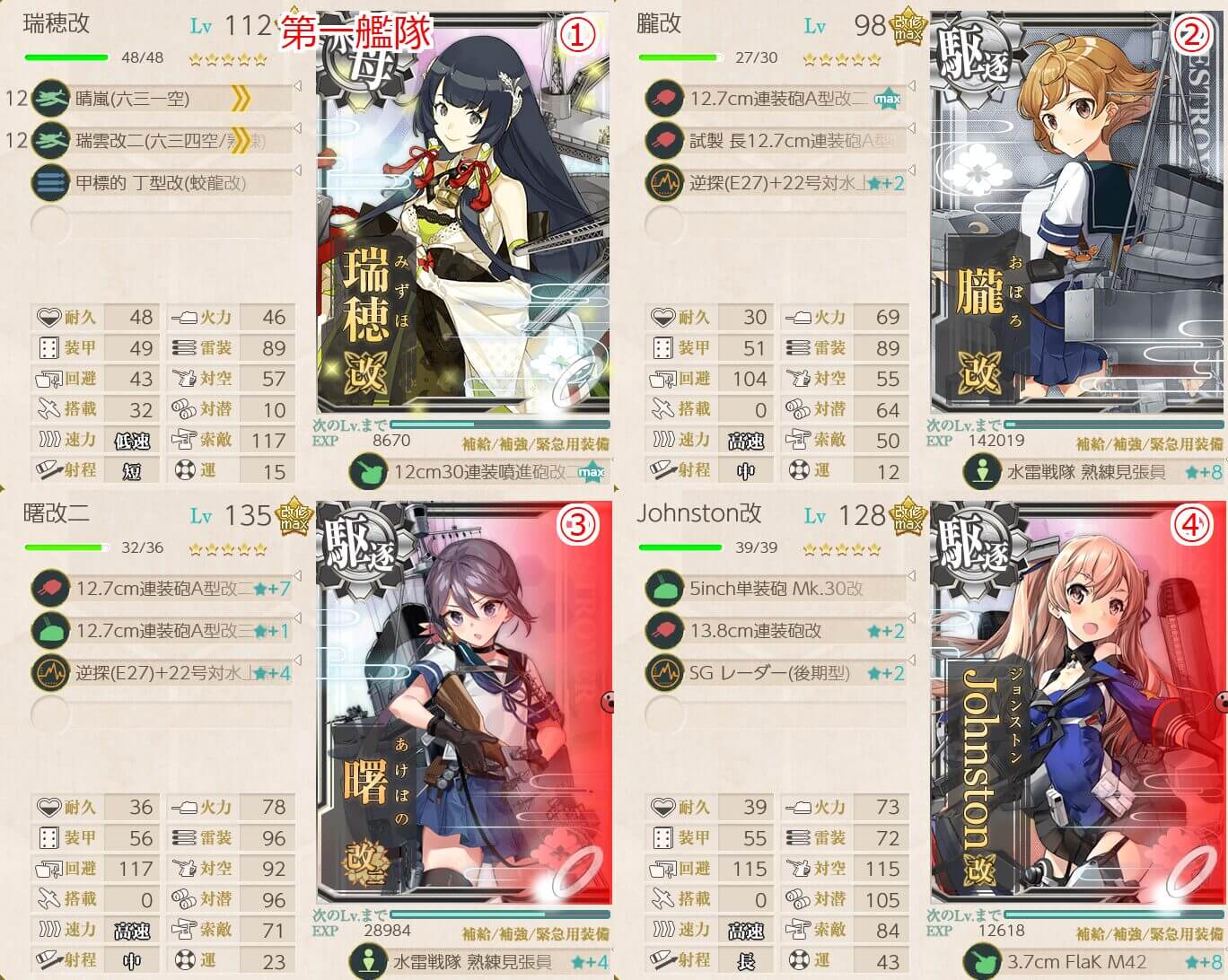Choose the 12.7cm連装砲A型改三 ★+1 slot
Viewport: 1228px width, 980px height.
point(162,631)
